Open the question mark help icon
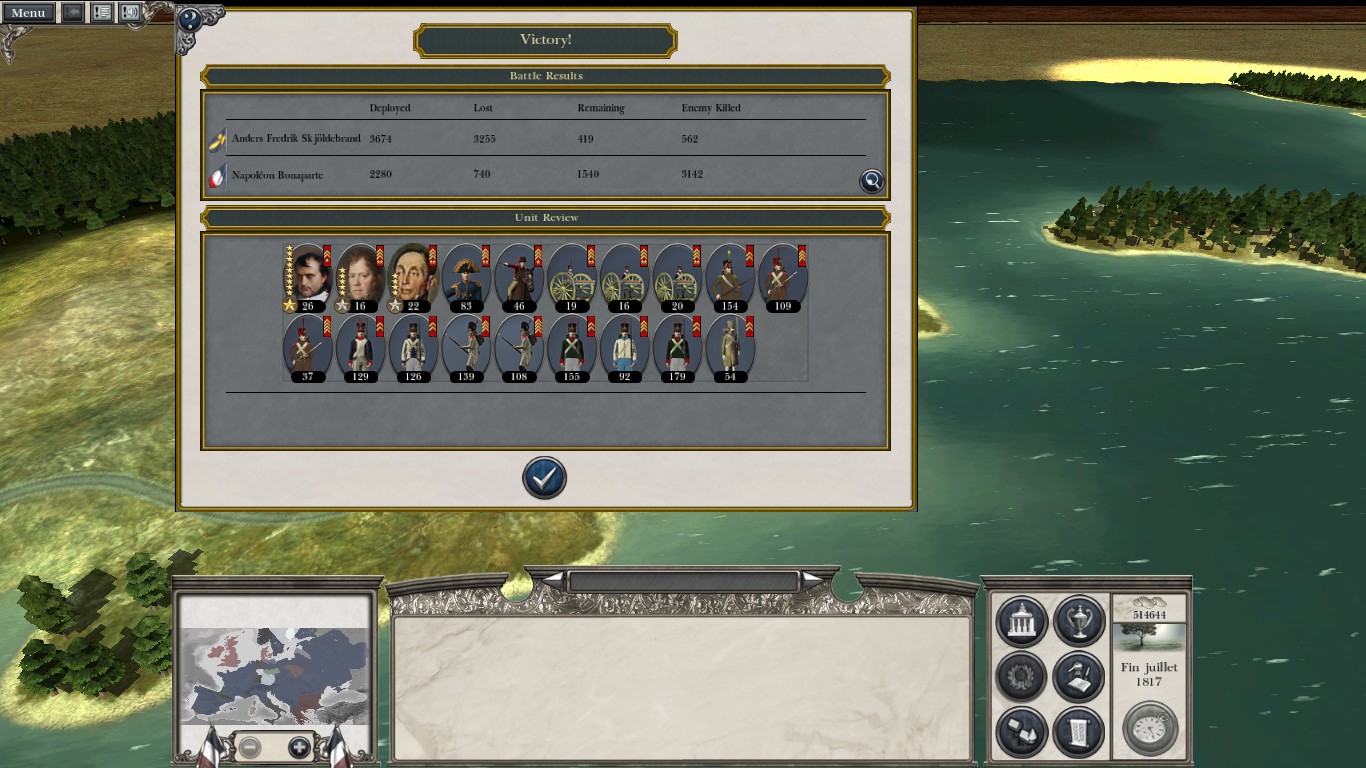This screenshot has width=1366, height=768. pyautogui.click(x=190, y=21)
